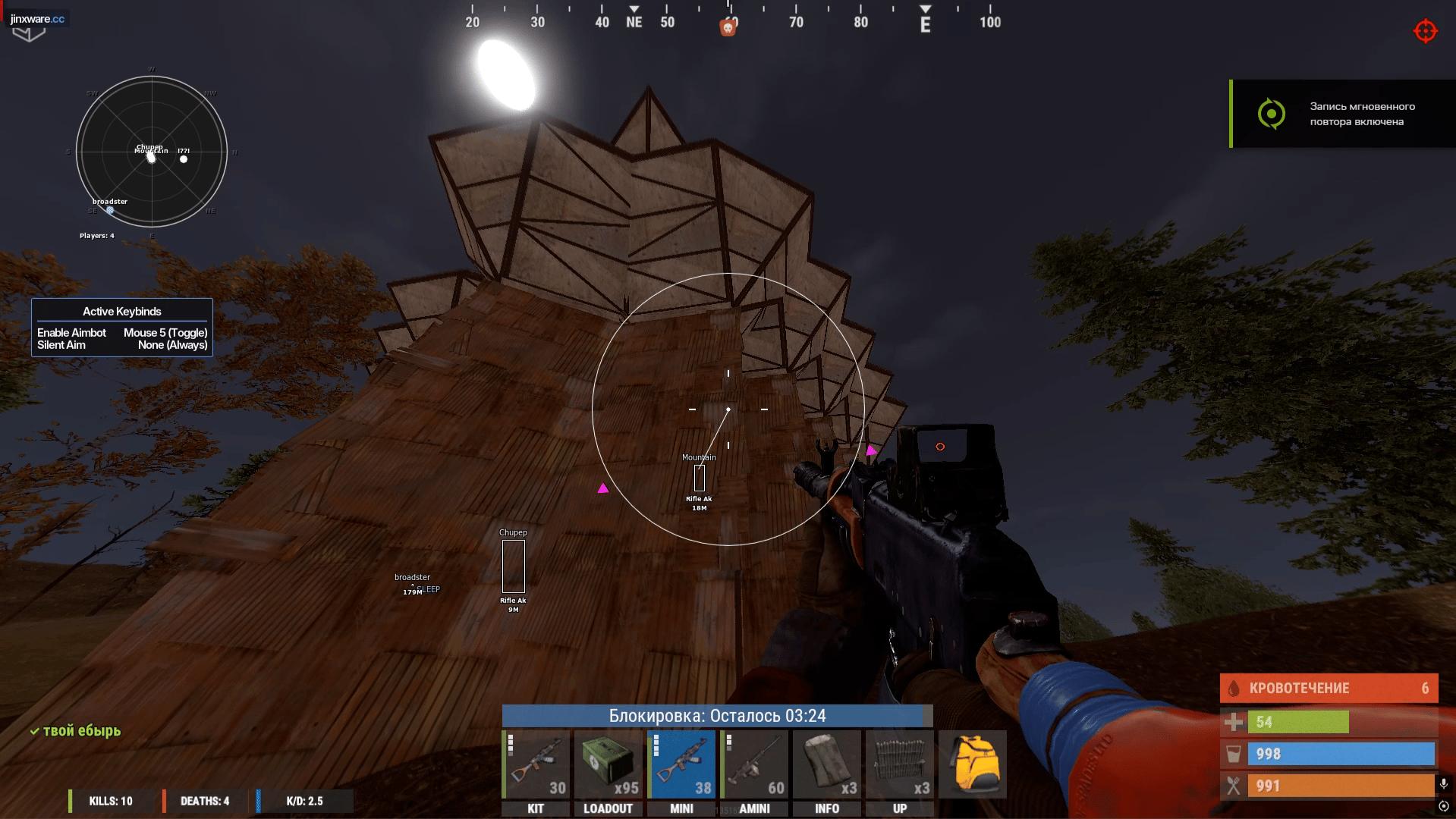Click the red crosshair icon in the corner
This screenshot has width=1456, height=819.
(x=1426, y=31)
